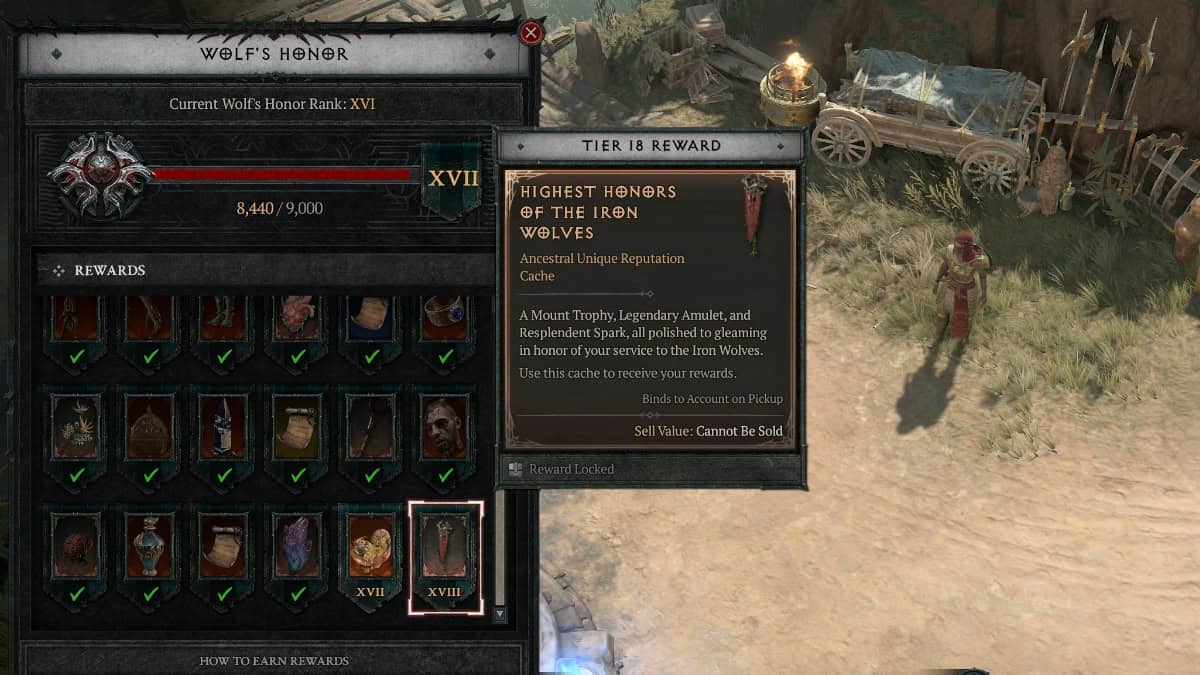Viewport: 1200px width, 675px height.
Task: Choose the ring reward in the top row
Action: pos(445,320)
